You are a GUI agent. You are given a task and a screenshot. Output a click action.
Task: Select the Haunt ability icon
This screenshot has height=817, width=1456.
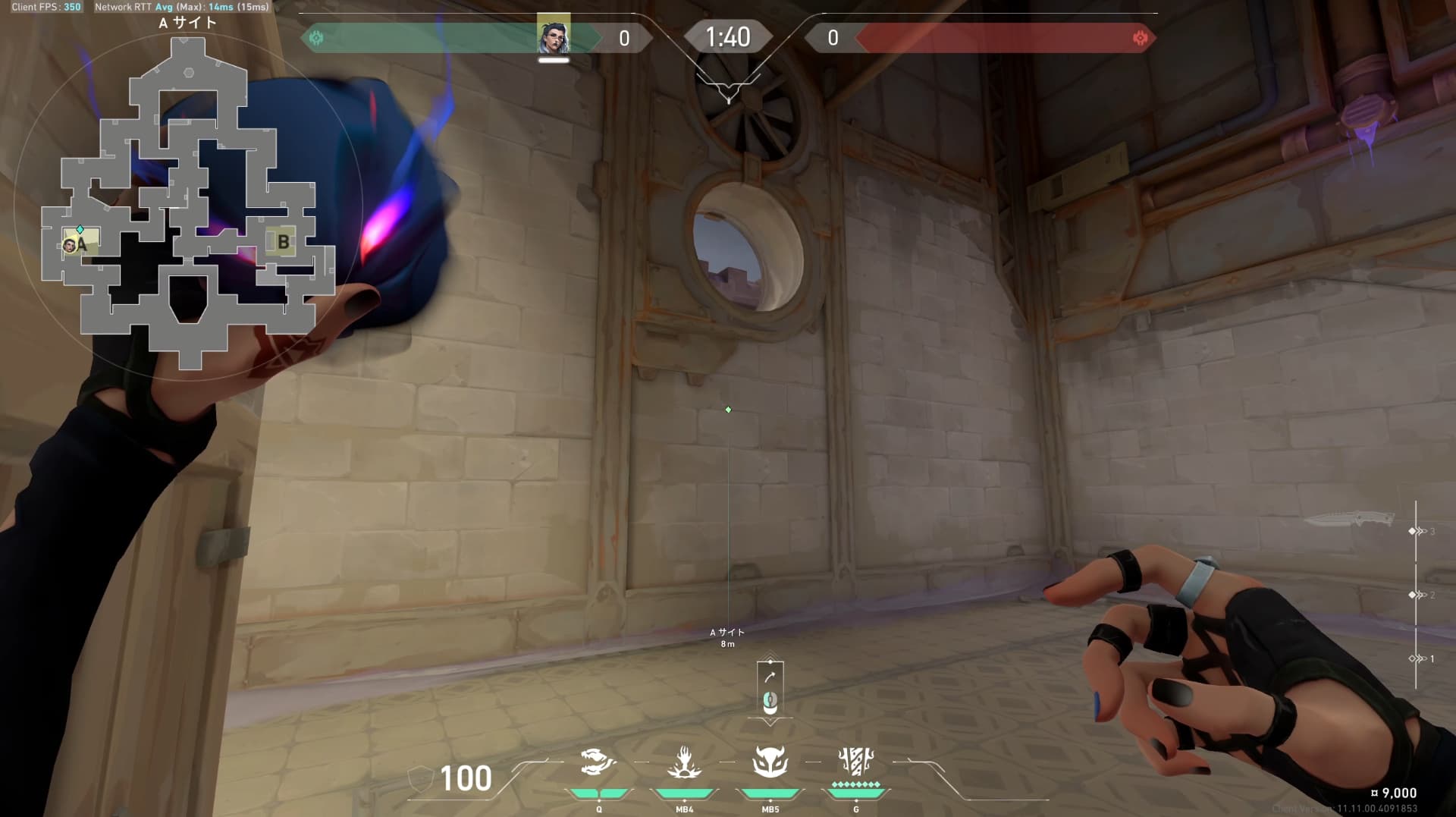pos(684,762)
